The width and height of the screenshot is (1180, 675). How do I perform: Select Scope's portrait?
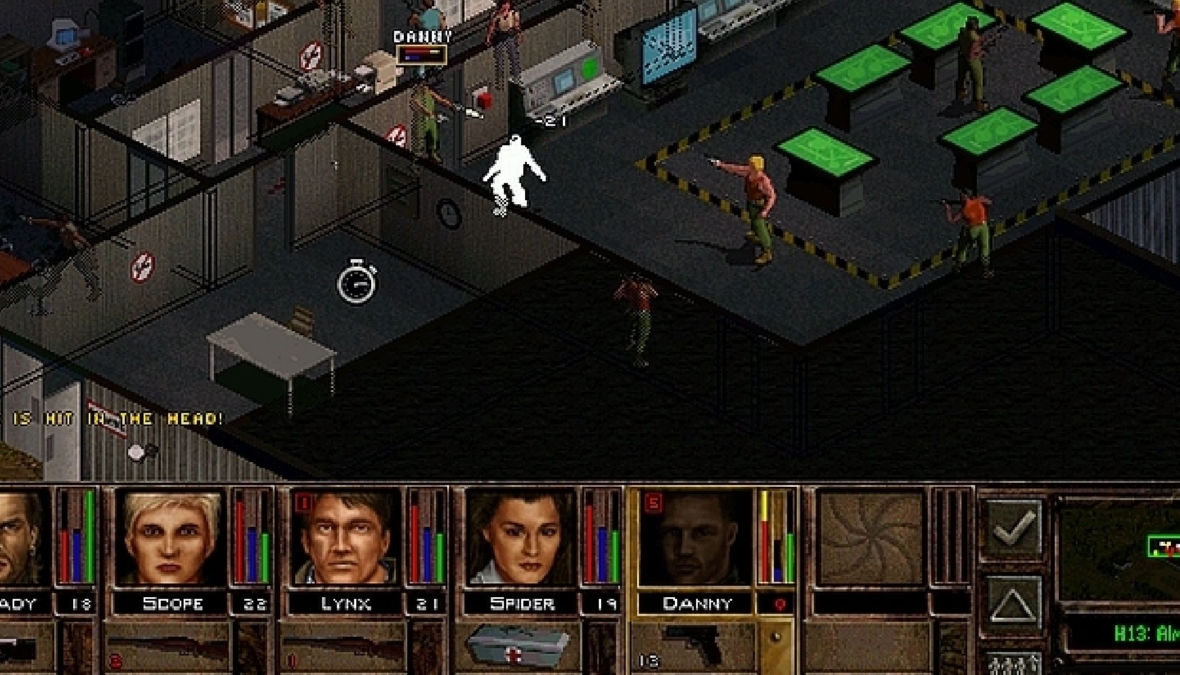click(x=170, y=537)
